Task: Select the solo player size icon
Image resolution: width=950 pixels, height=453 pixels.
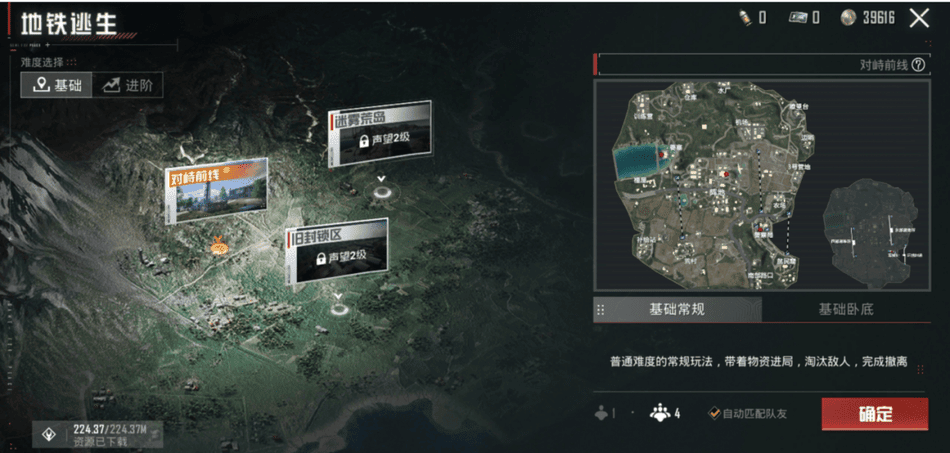Action: pos(604,413)
